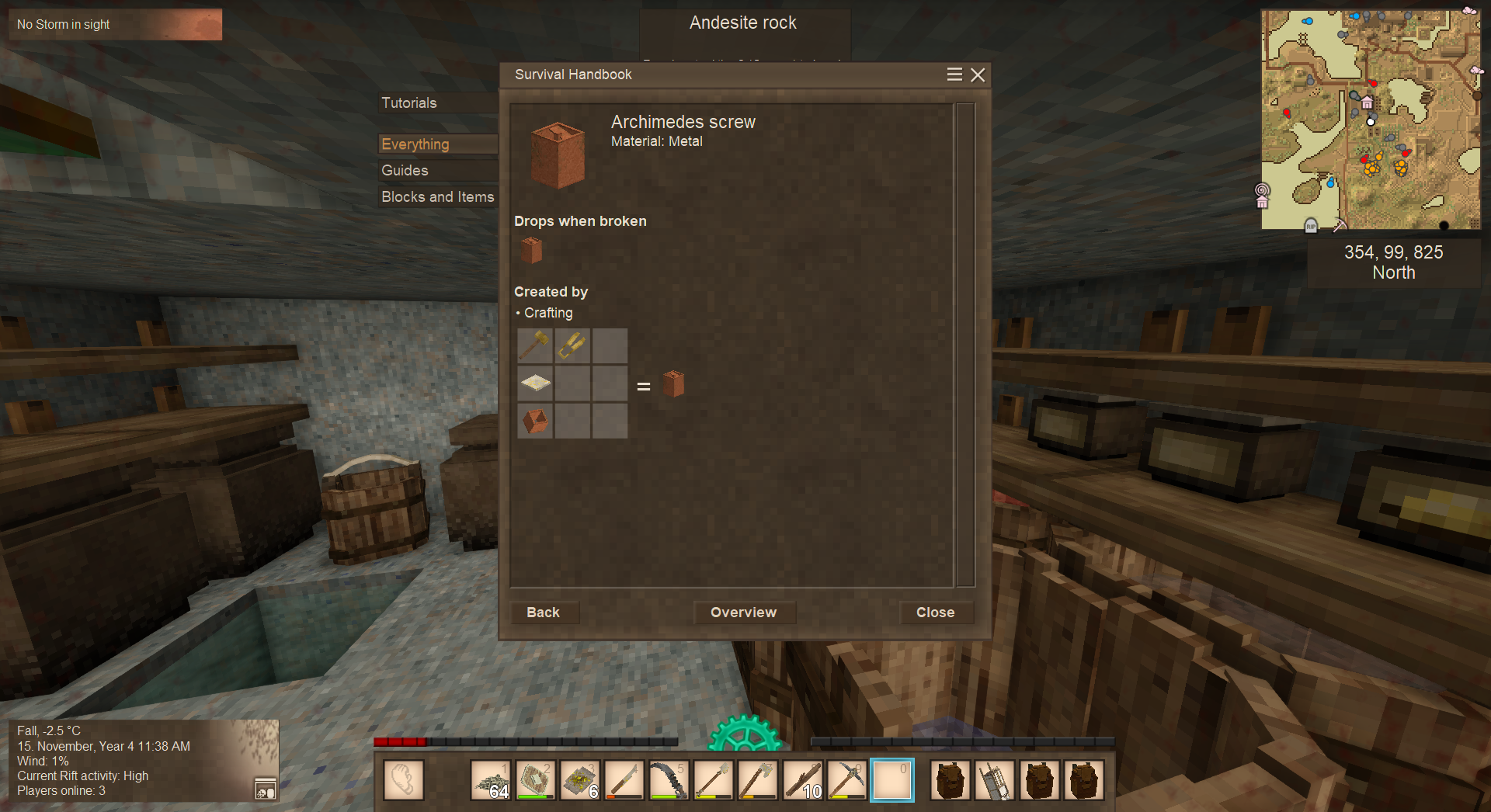Screen dimensions: 1491x812
Task: Select the pickaxe hotbar slot
Action: point(846,779)
